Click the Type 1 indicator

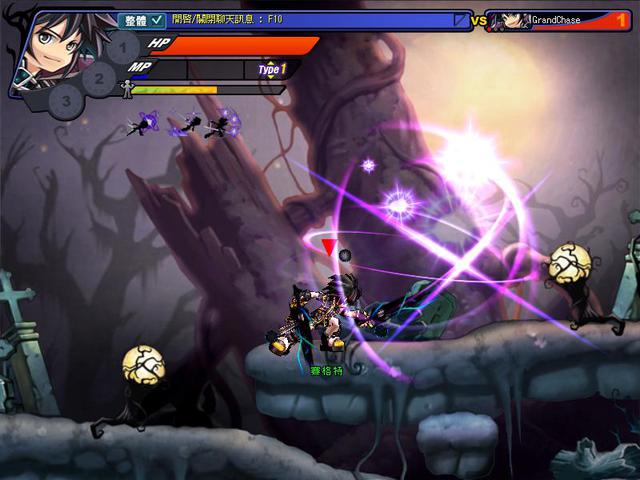pyautogui.click(x=271, y=69)
